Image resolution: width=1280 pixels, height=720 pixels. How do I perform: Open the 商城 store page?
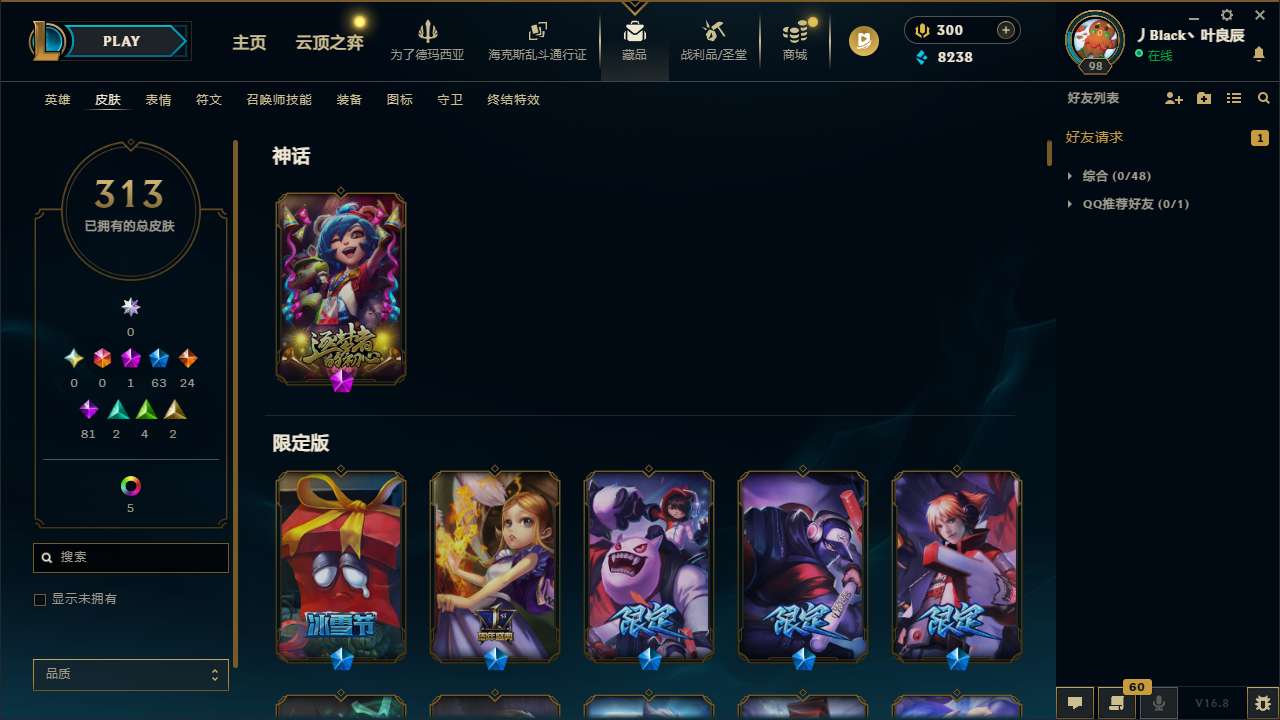(794, 40)
